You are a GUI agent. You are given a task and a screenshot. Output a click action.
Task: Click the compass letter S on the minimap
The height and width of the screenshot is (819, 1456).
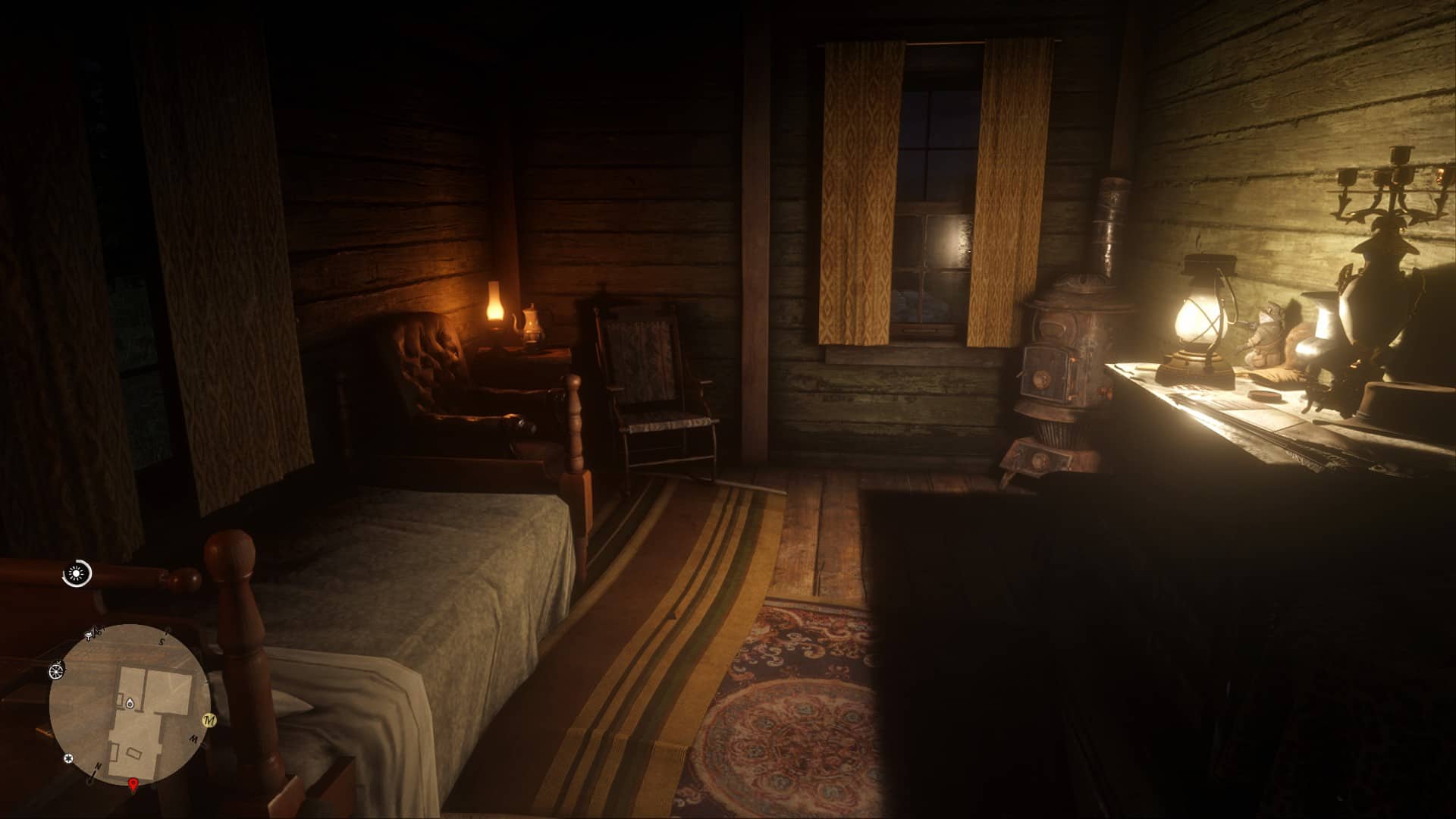pos(162,642)
